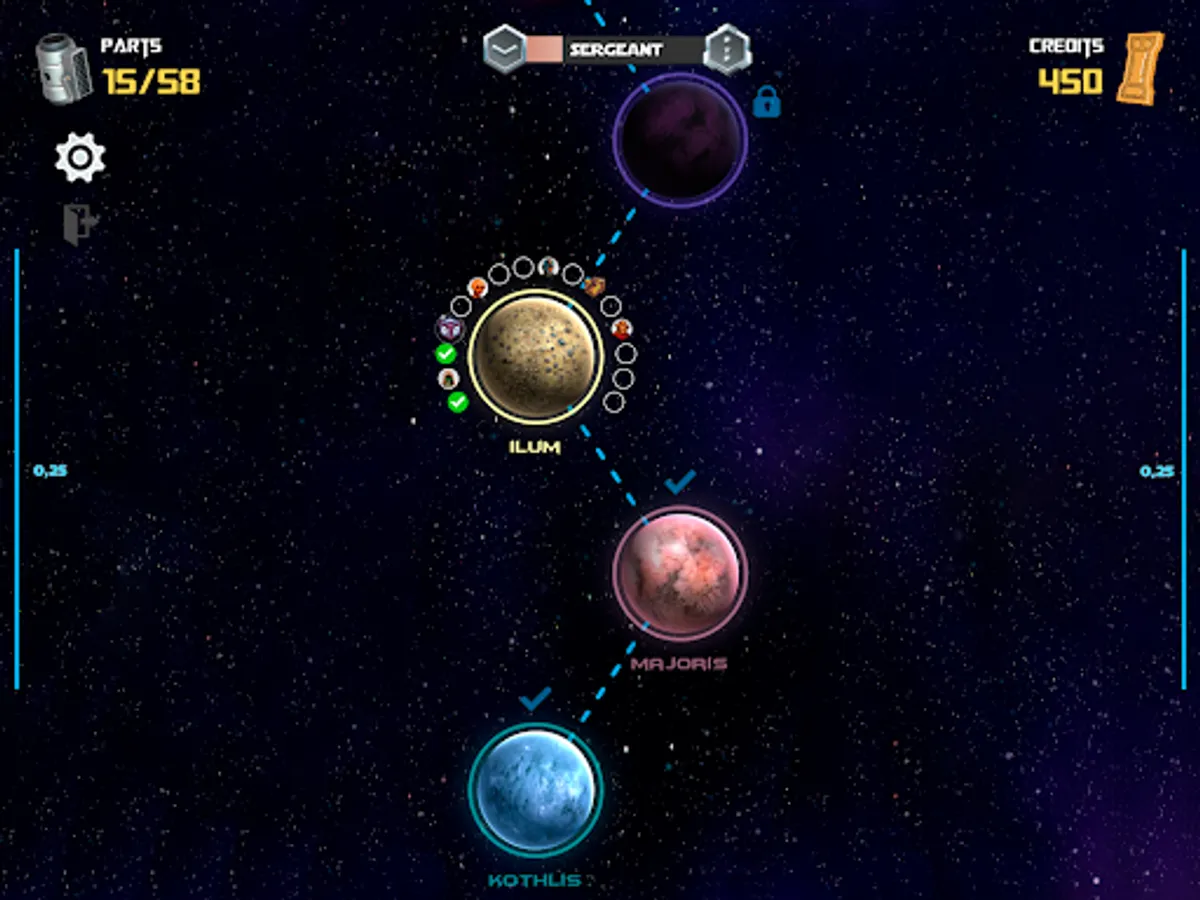This screenshot has height=900, width=1200.
Task: Choose the Majoris planet
Action: click(680, 573)
